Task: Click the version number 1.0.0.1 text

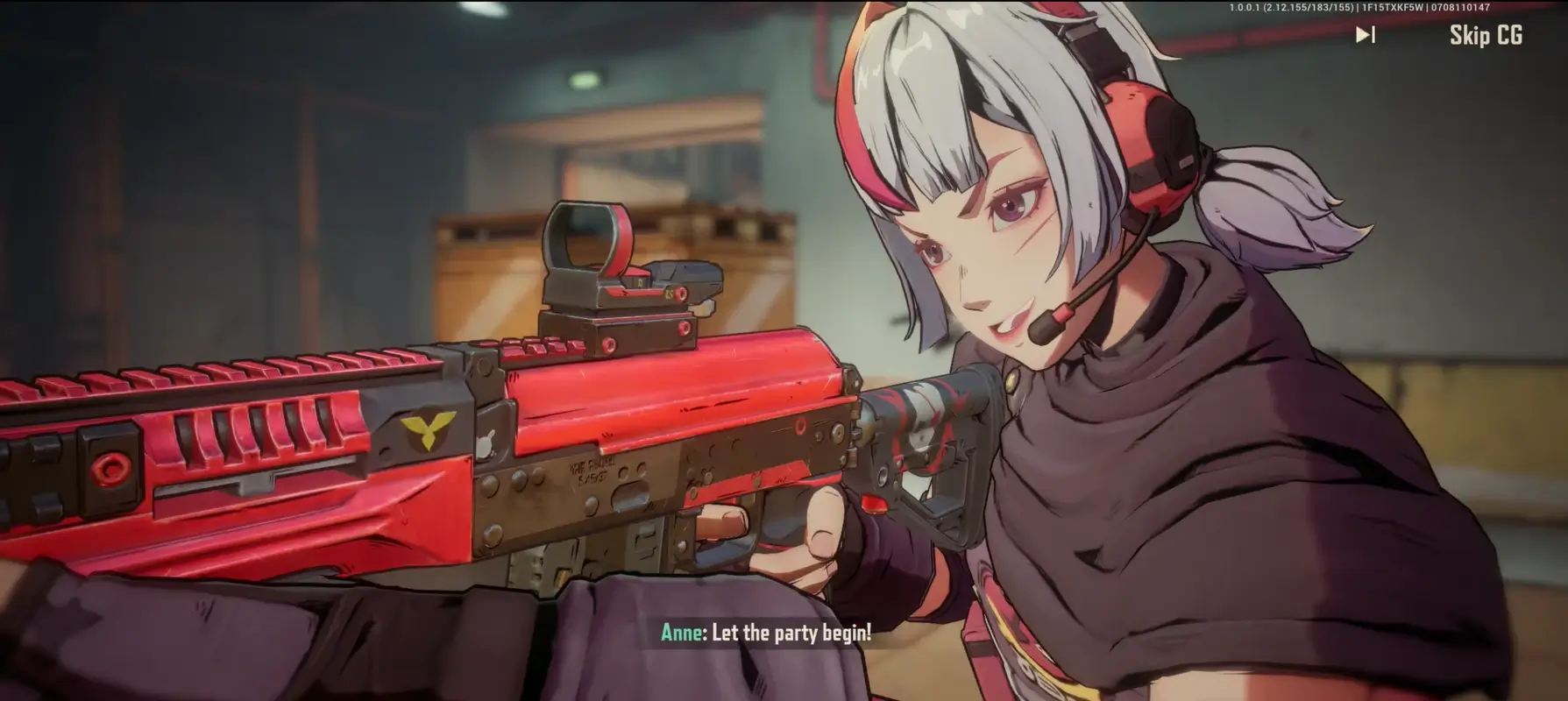Action: pyautogui.click(x=1246, y=6)
